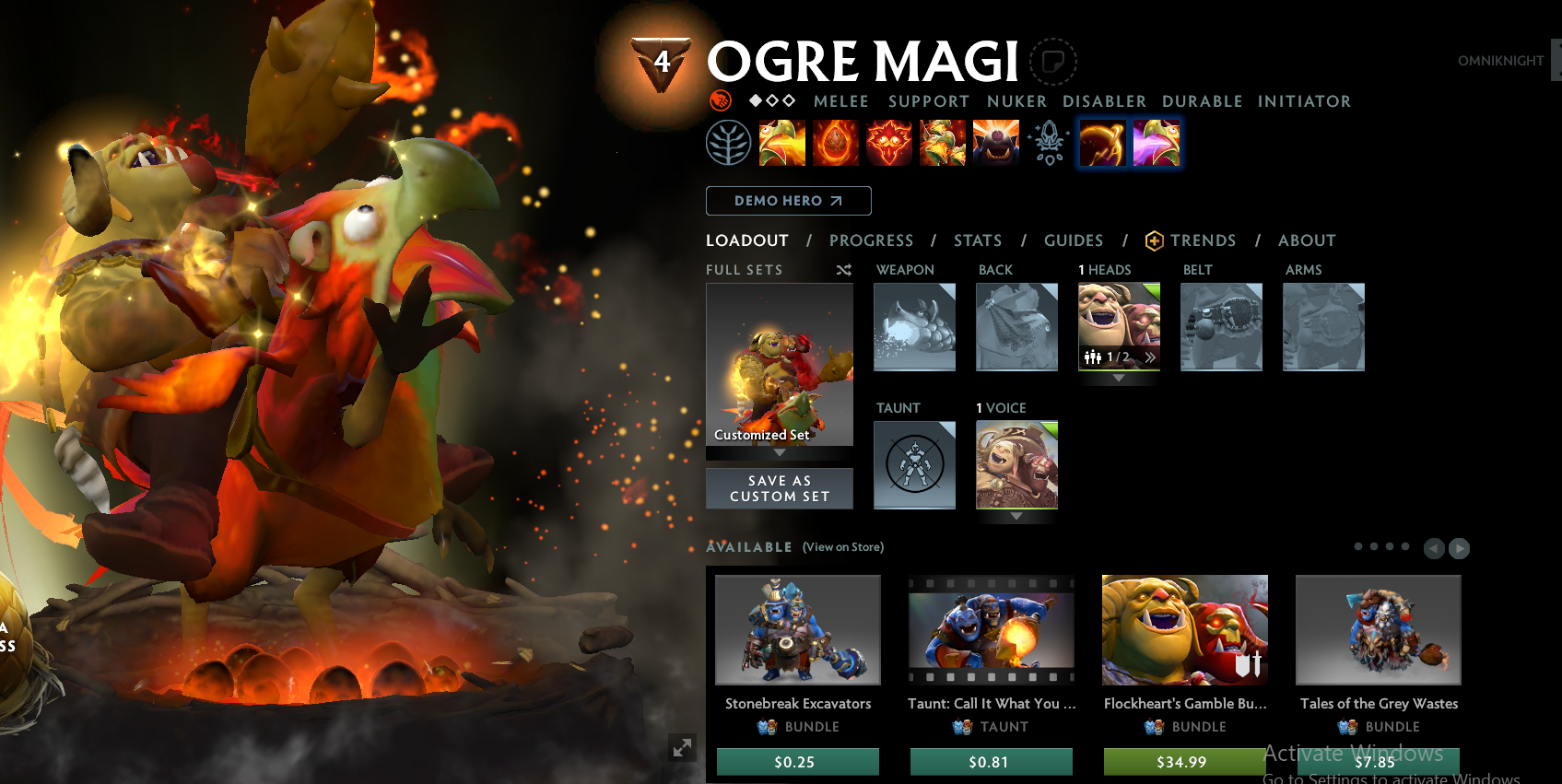Viewport: 1562px width, 784px height.
Task: Open the View on Store link
Action: (x=841, y=546)
